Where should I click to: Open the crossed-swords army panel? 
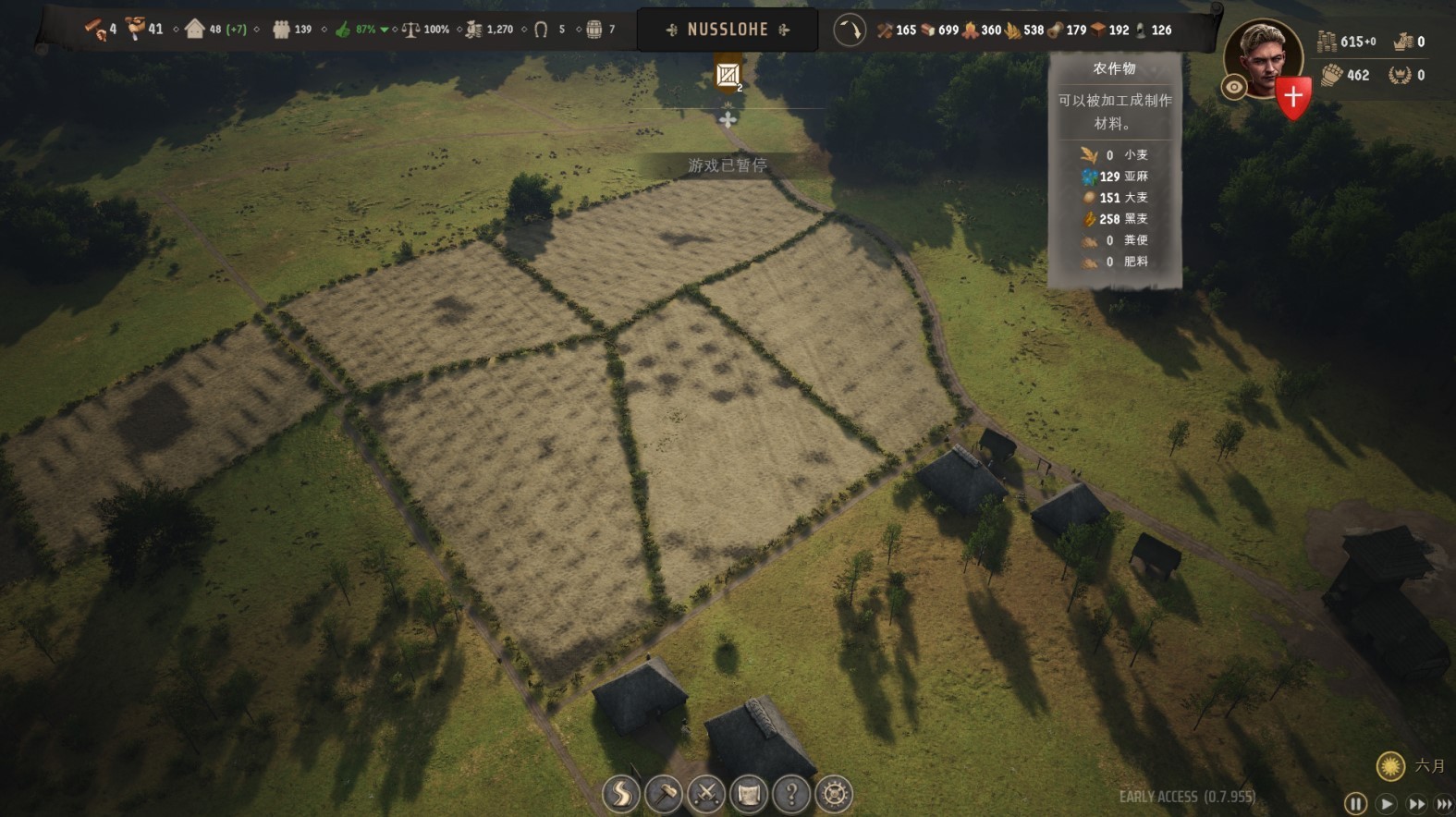pyautogui.click(x=706, y=794)
